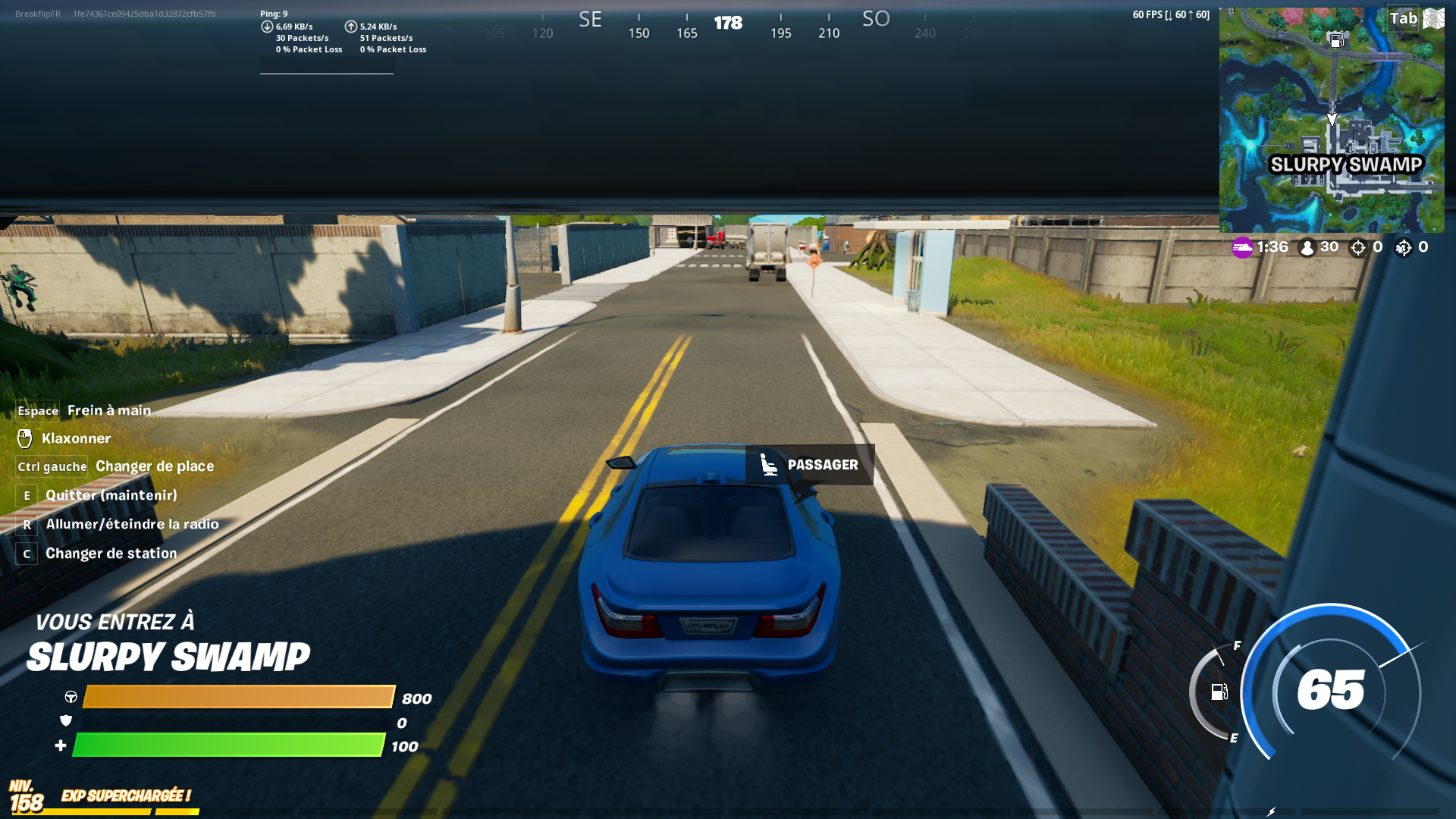Click the squad eliminations crosshair icon

1402,246
